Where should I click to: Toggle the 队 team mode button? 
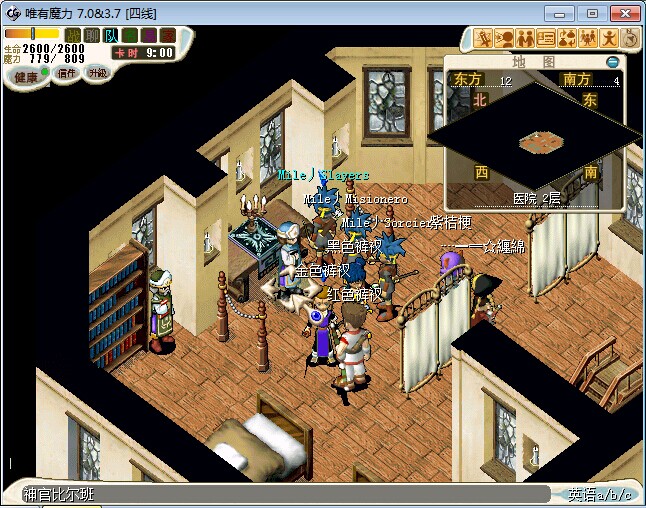click(110, 35)
